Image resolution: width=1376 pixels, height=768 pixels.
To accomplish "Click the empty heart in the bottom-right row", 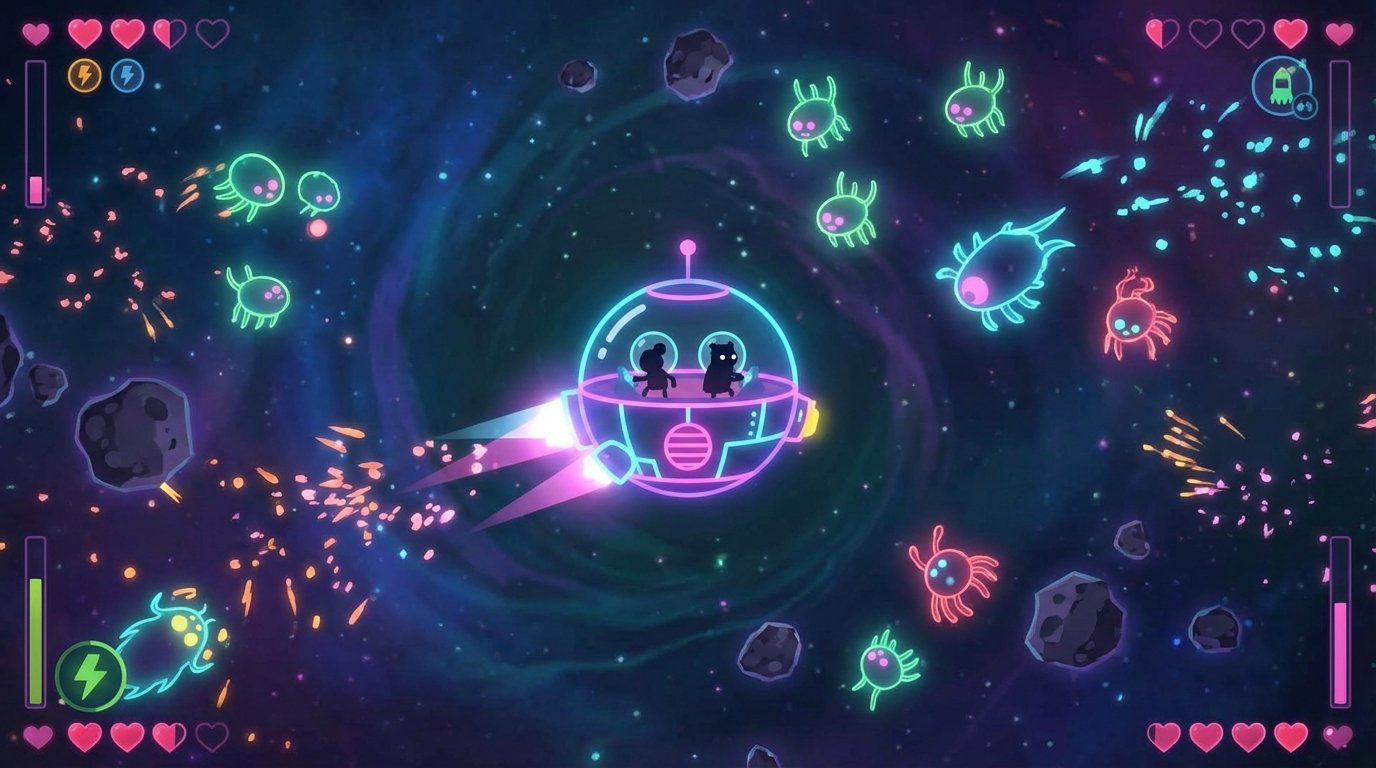I will tap(1338, 737).
